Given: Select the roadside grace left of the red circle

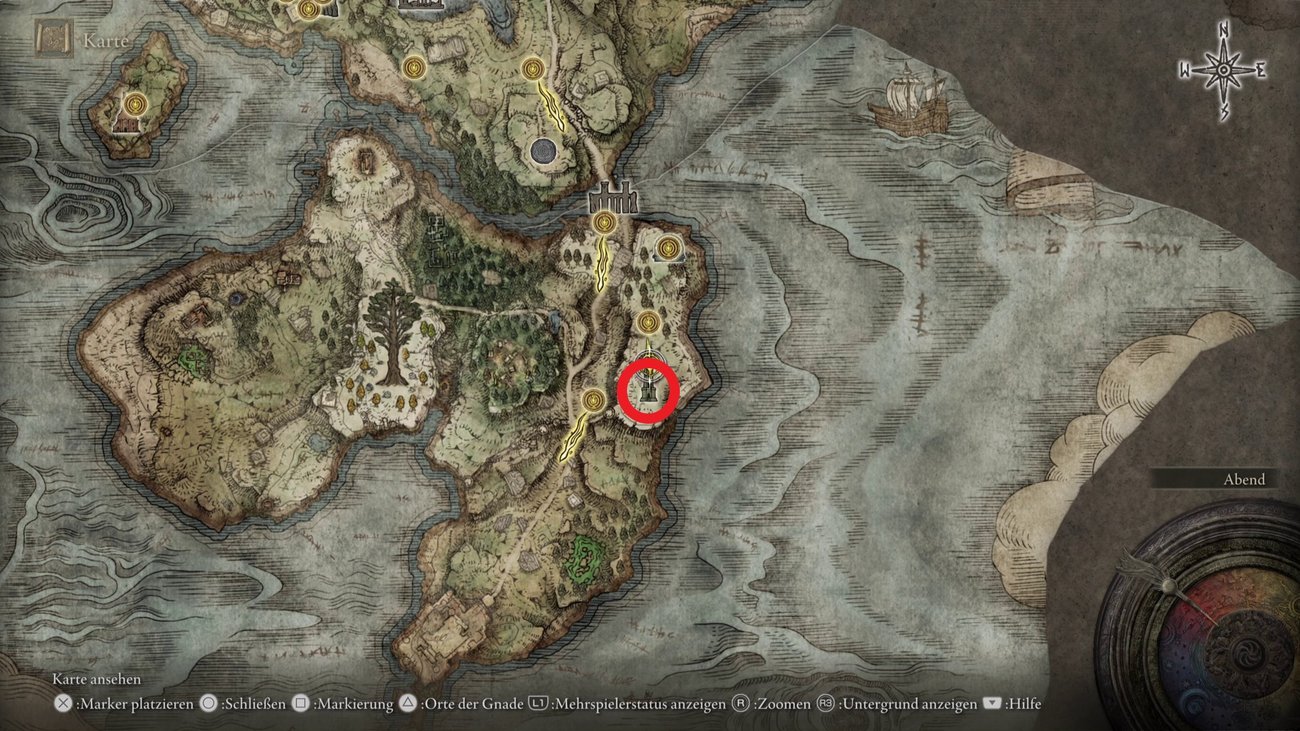Looking at the screenshot, I should (x=592, y=402).
